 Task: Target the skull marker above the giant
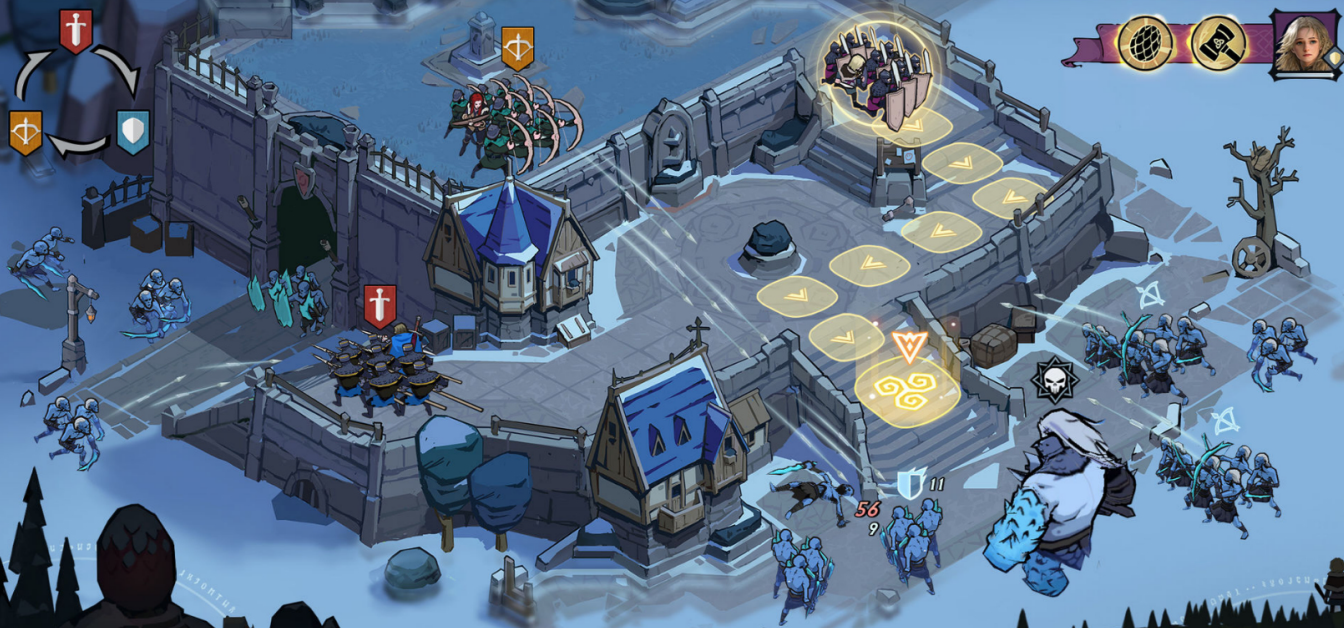[x=1053, y=381]
